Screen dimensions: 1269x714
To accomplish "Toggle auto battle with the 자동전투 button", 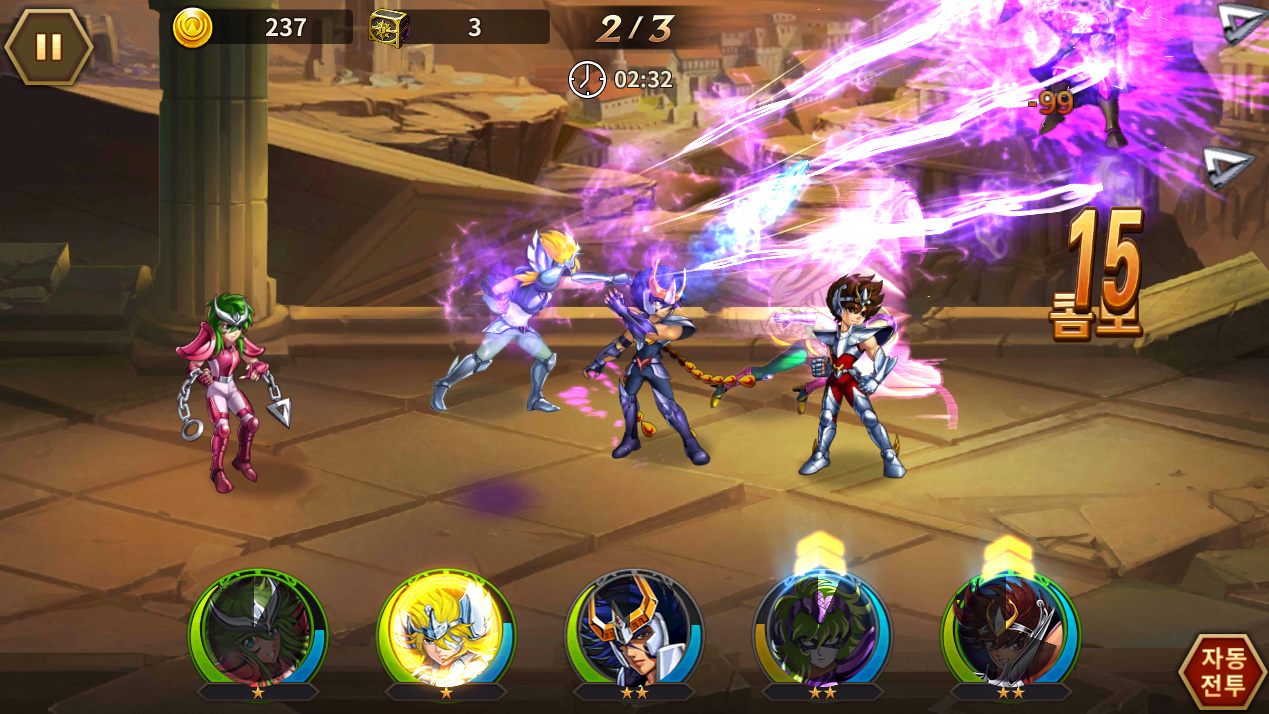I will click(1222, 672).
